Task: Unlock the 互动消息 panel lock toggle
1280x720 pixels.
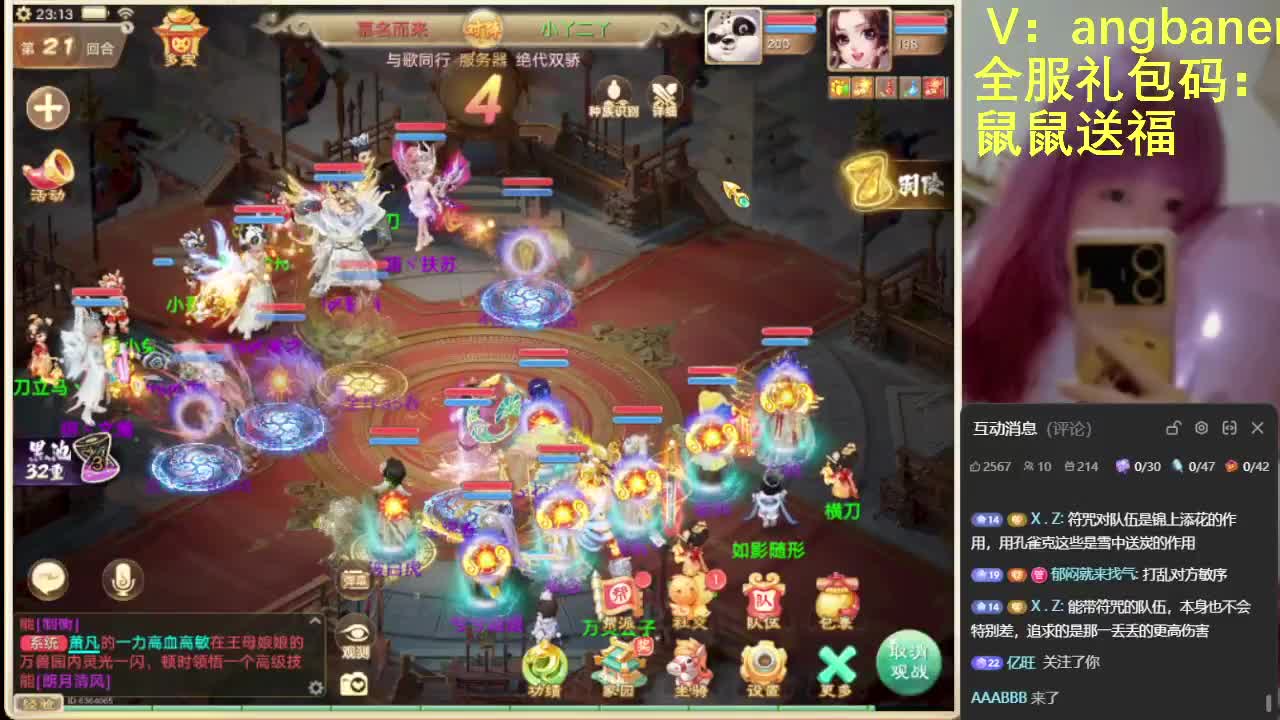Action: point(1173,427)
